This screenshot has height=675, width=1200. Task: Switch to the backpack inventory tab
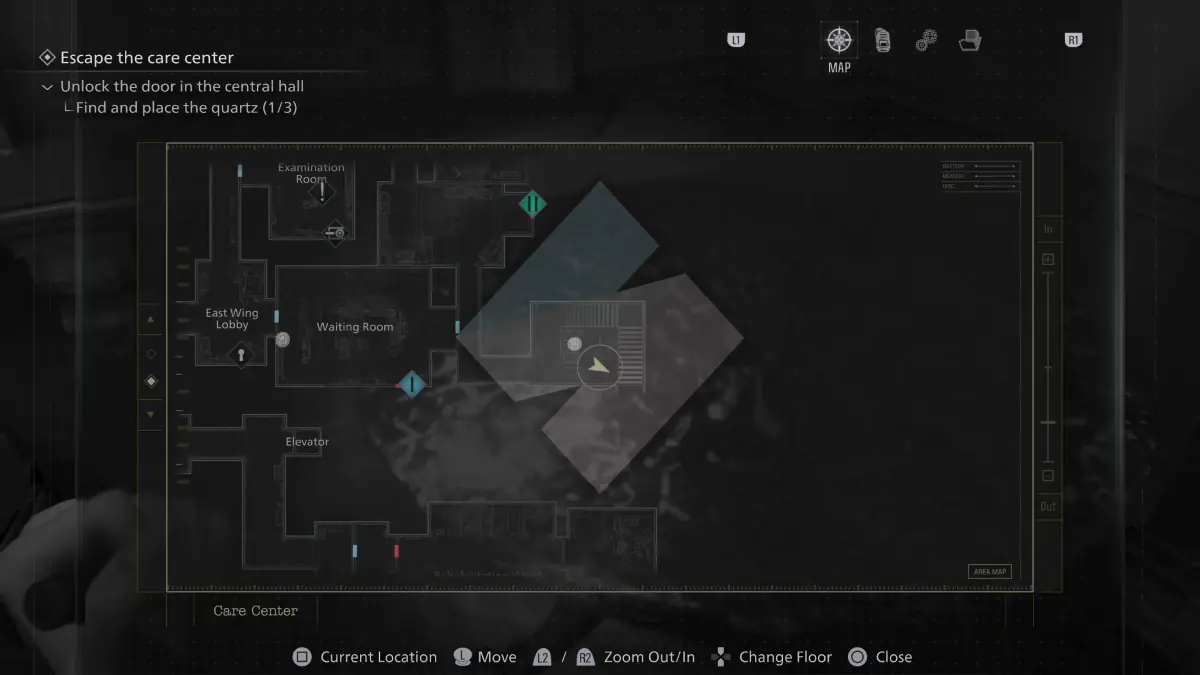[x=883, y=40]
